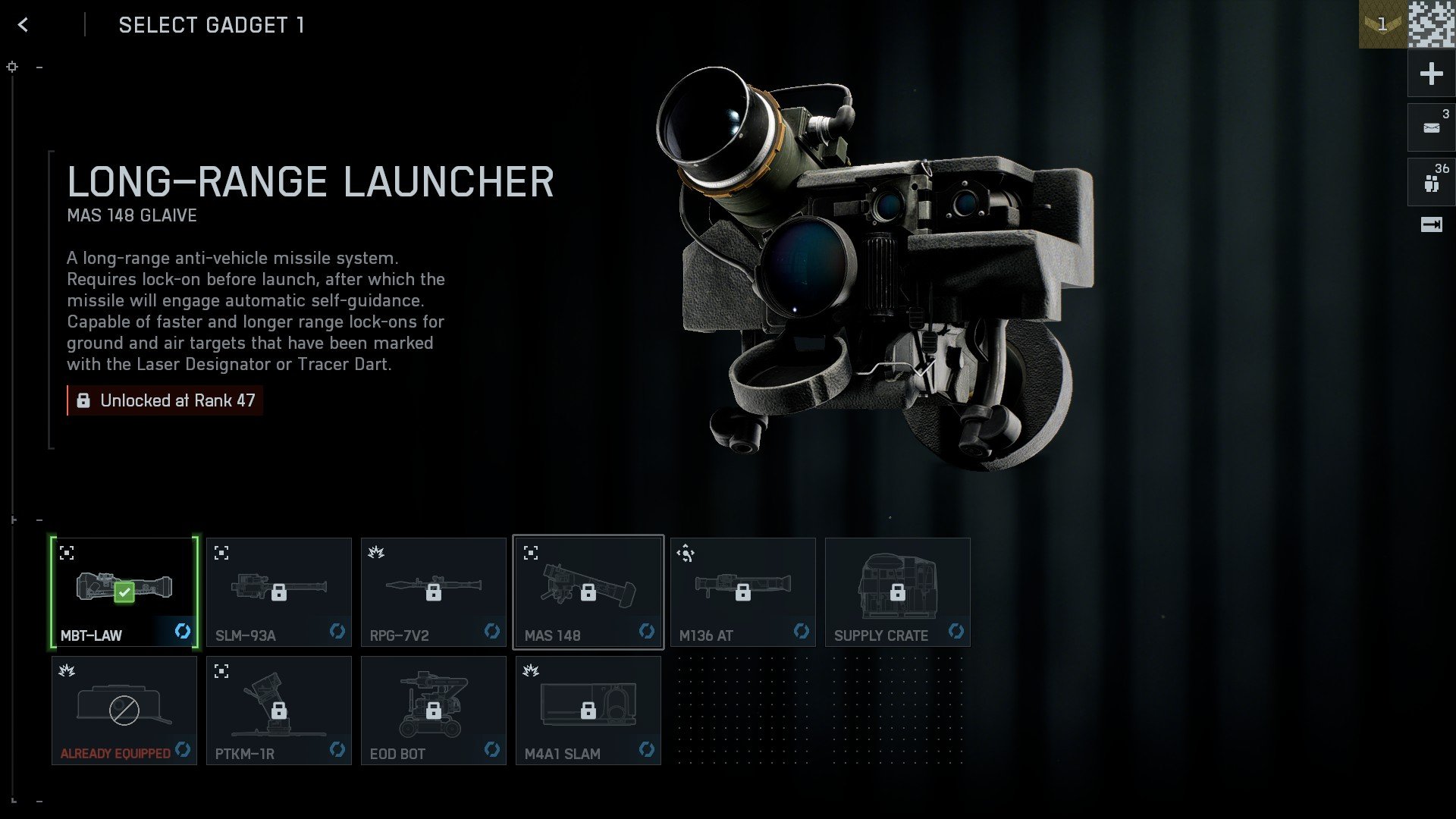
Task: Select the PTKM-1R mine tile
Action: tap(279, 710)
